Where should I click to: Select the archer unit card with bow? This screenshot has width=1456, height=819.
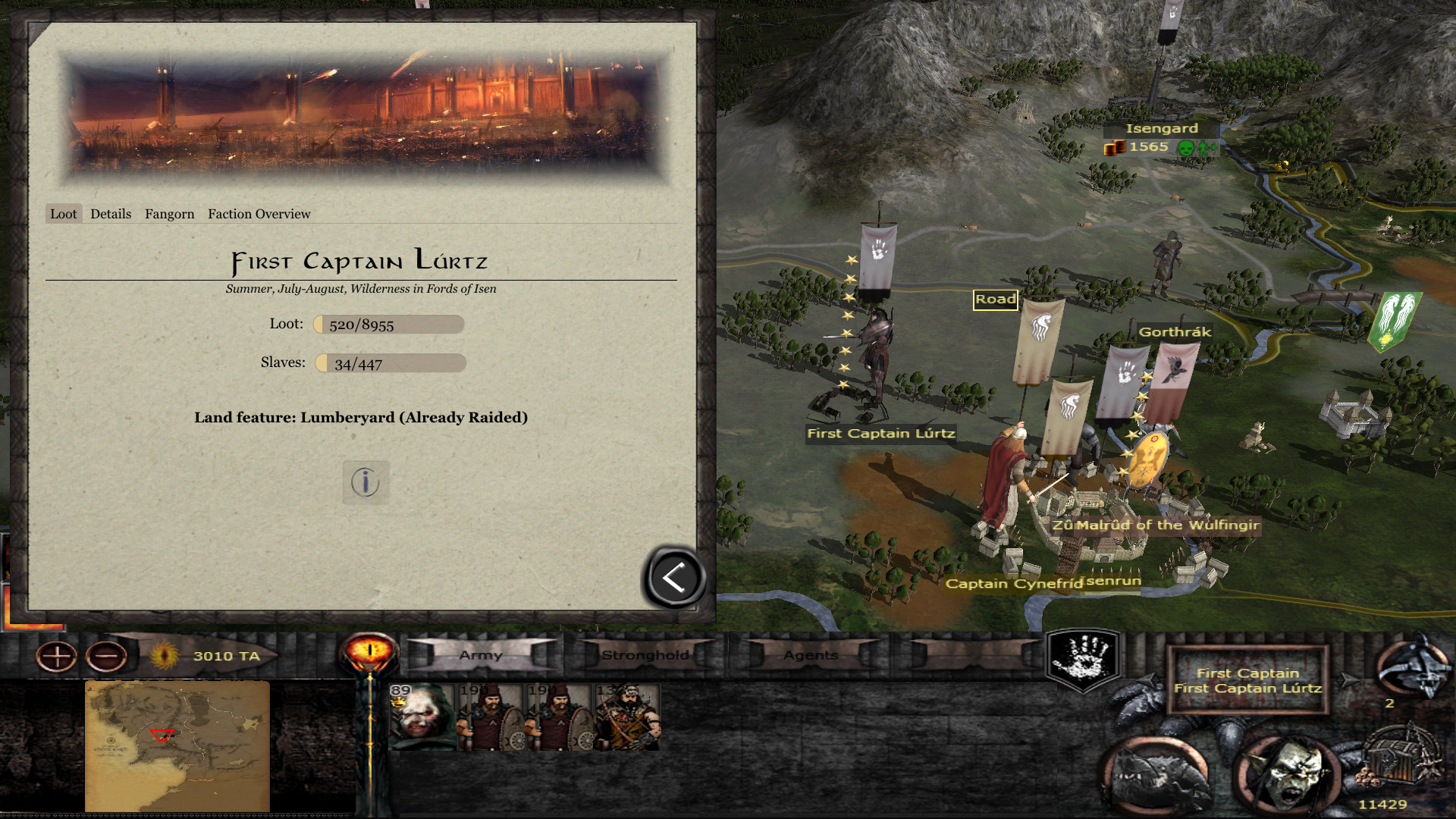(628, 717)
